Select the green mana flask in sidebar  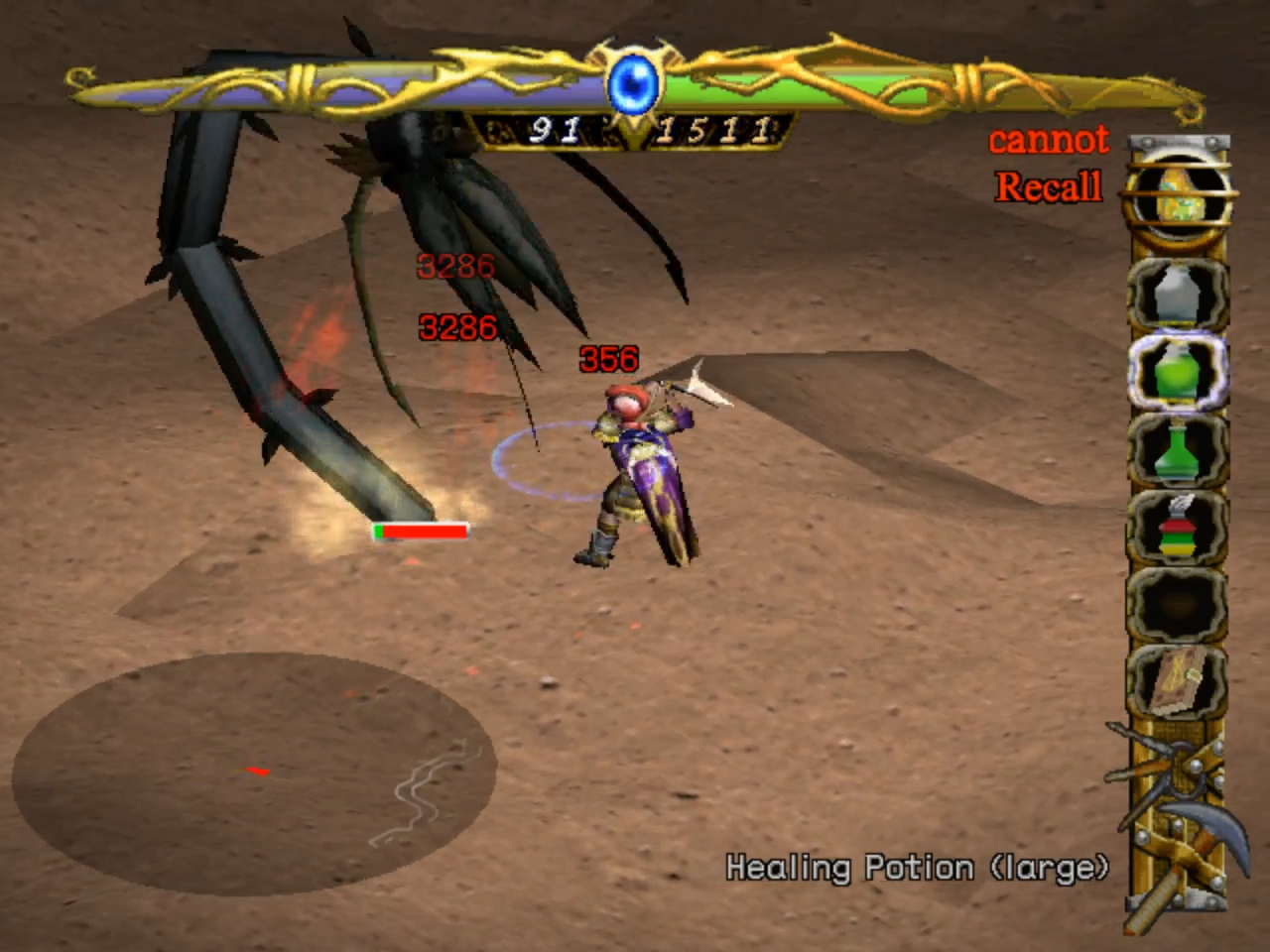point(1179,451)
